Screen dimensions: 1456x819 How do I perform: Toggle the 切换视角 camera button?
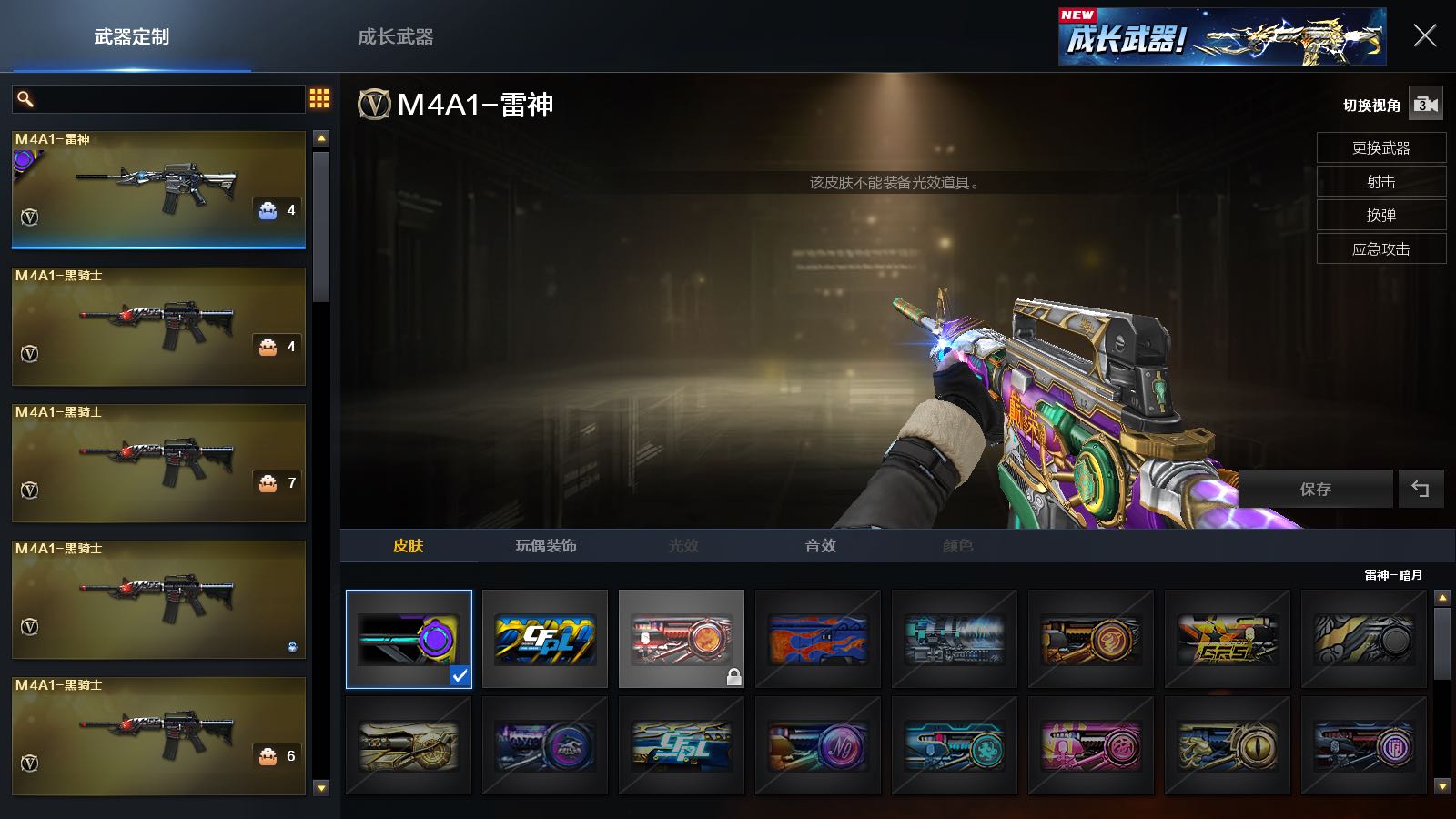coord(1425,105)
